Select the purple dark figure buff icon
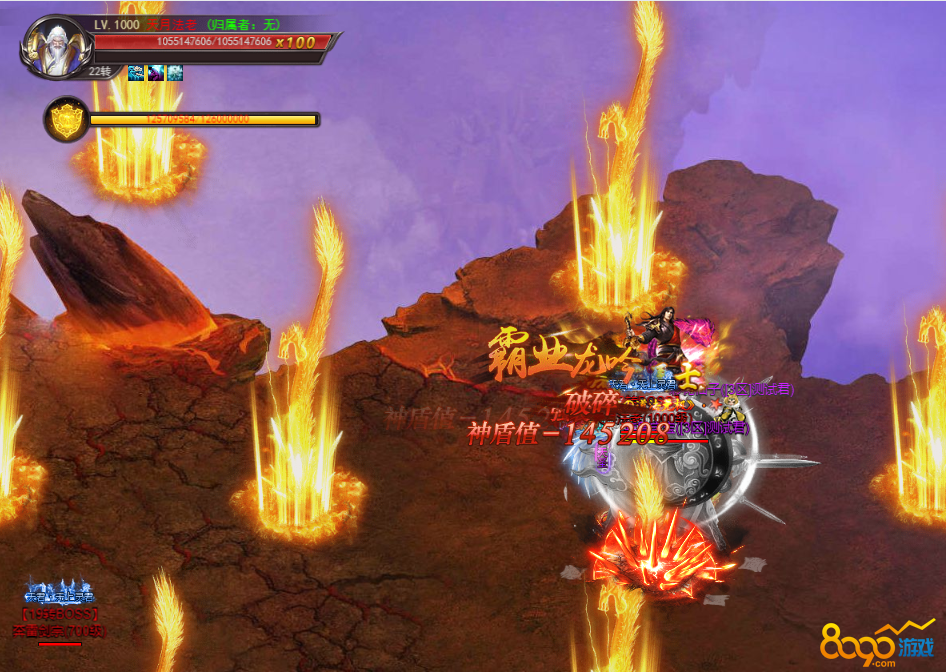946x672 pixels. tap(156, 72)
